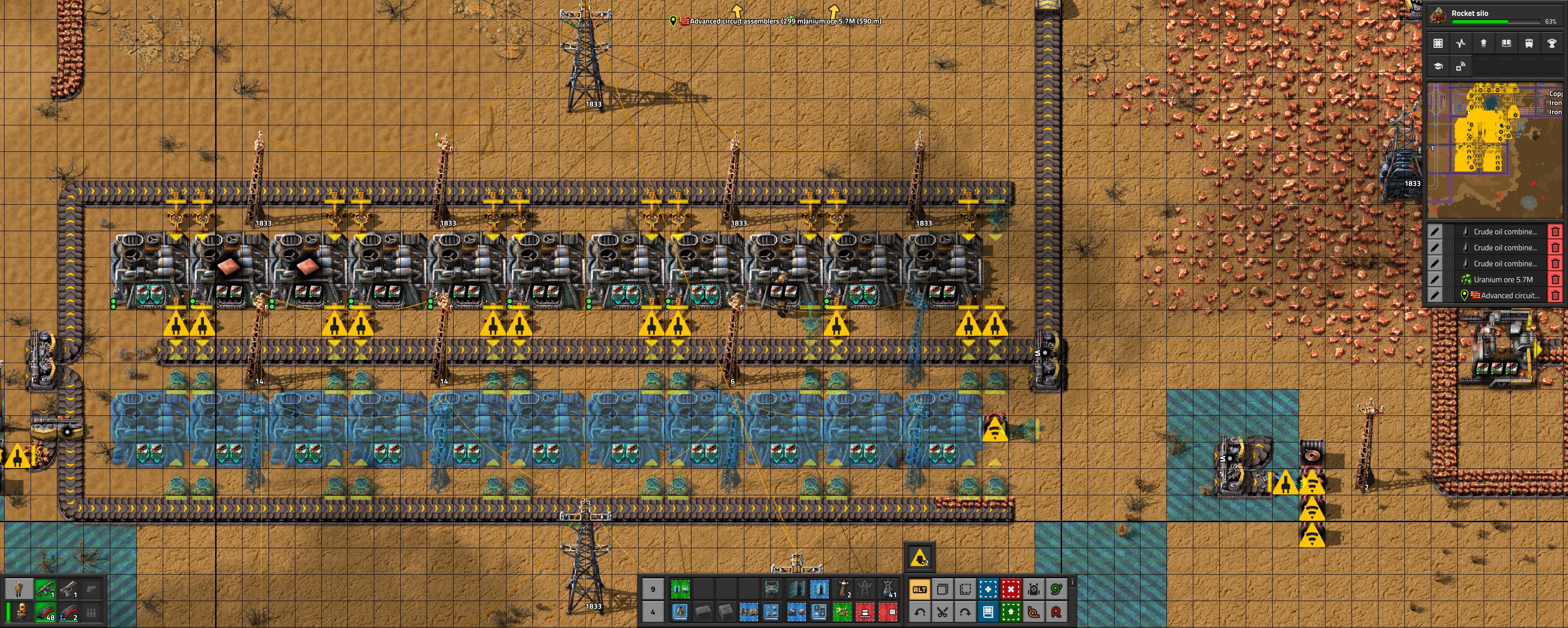Select the green upgrade planner tool
The height and width of the screenshot is (628, 1568).
click(1011, 612)
